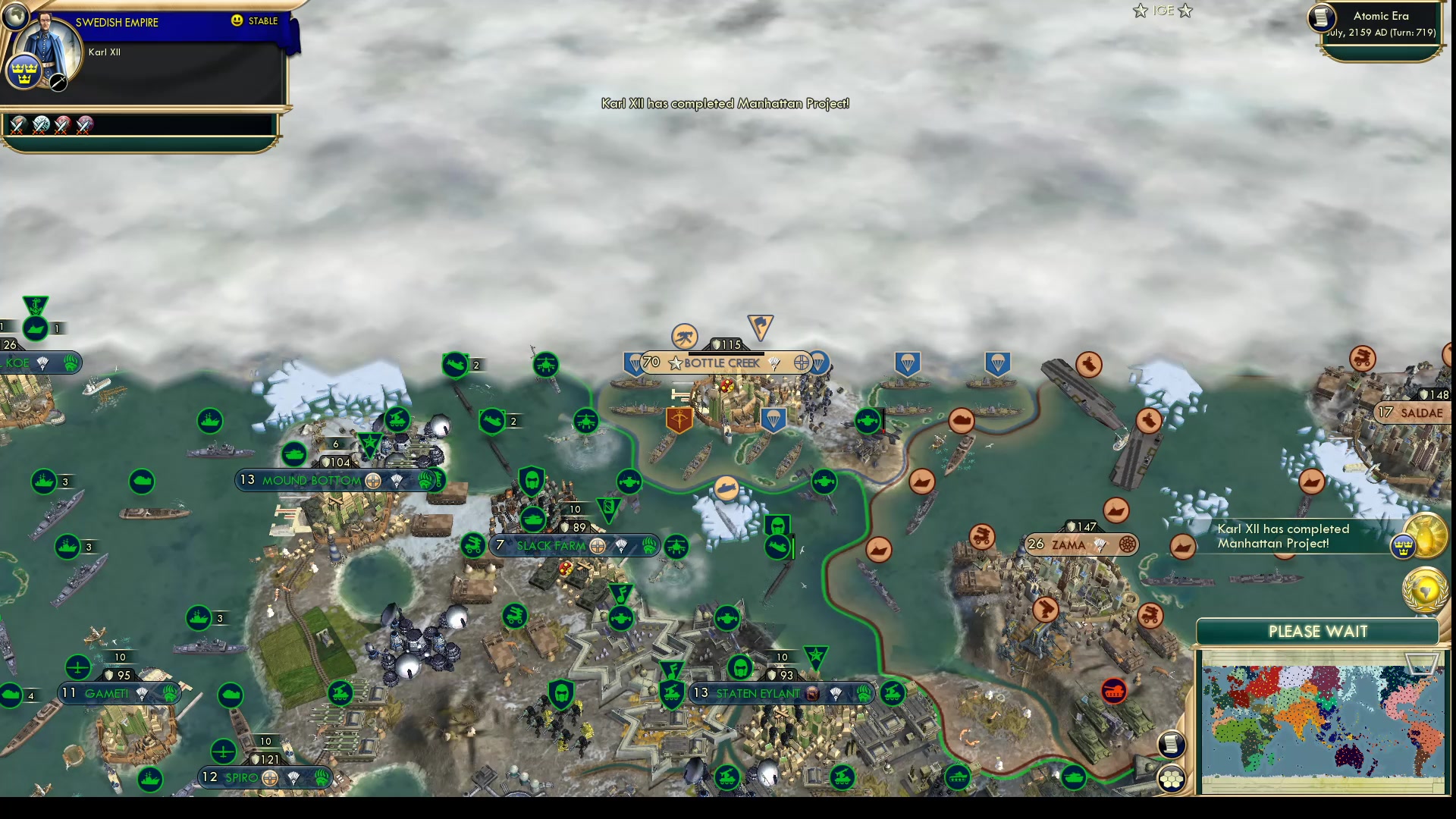Toggle the IGE star at the top

pos(1140,11)
